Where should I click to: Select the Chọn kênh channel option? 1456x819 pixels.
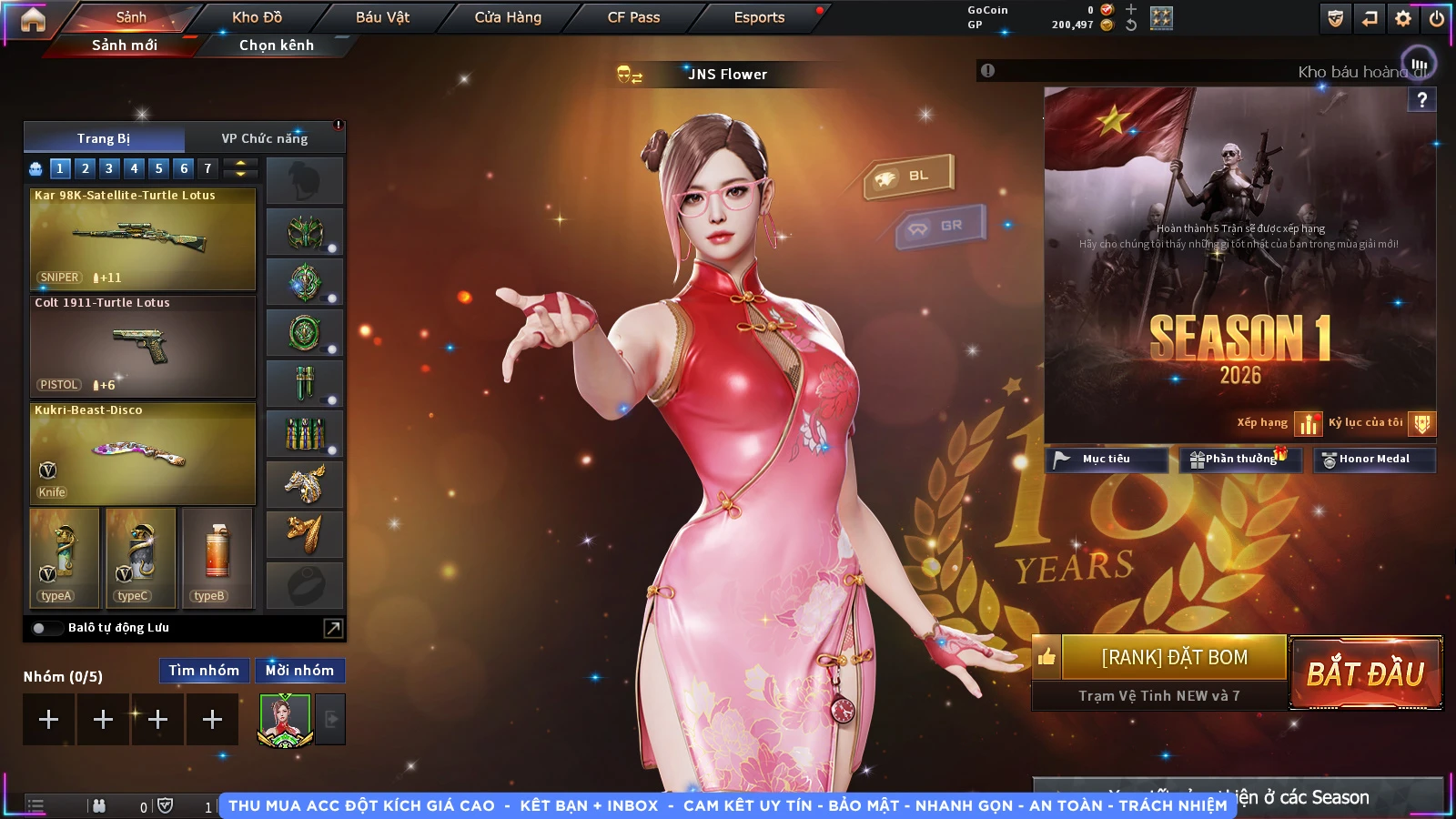point(276,45)
